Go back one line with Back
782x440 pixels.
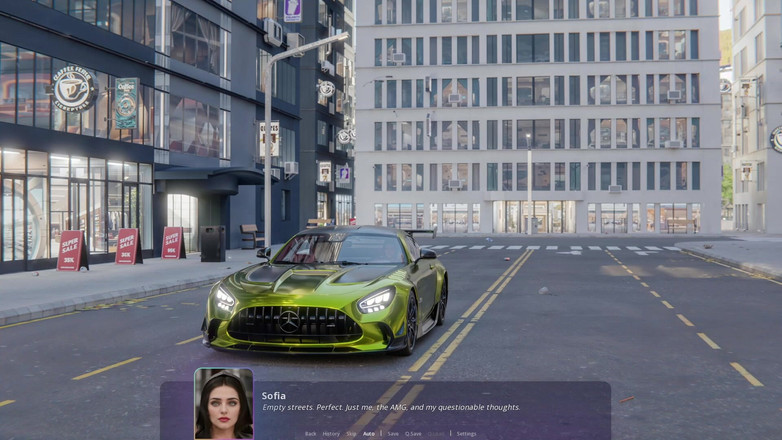click(311, 434)
